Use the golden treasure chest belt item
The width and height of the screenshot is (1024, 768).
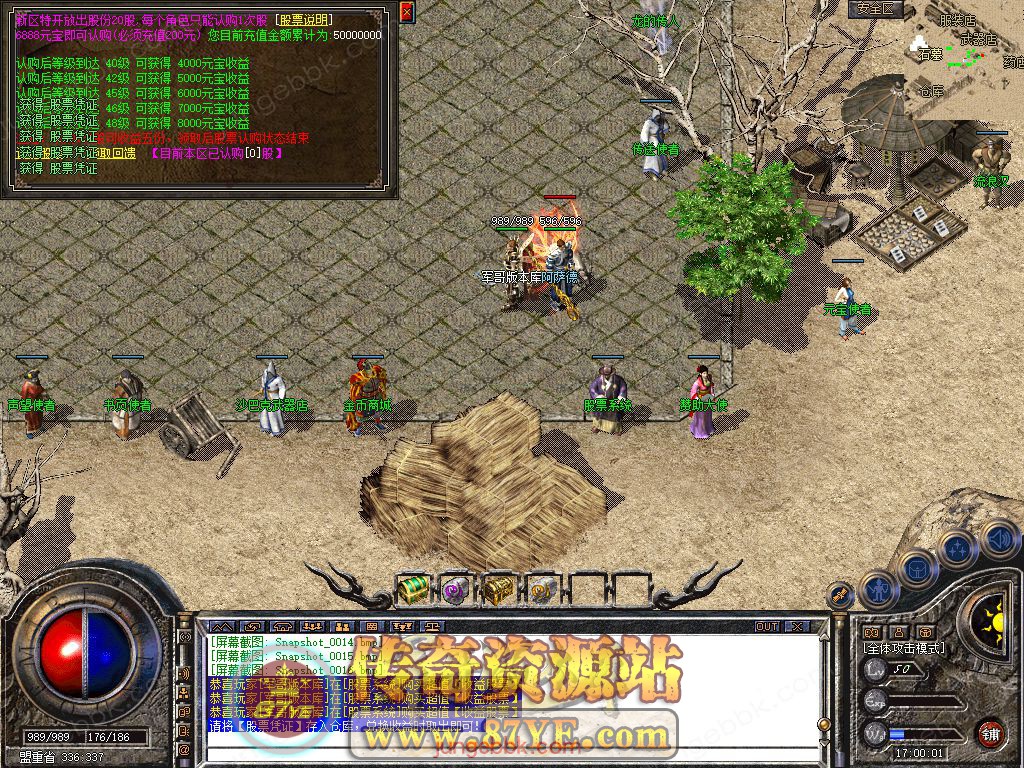pos(498,590)
